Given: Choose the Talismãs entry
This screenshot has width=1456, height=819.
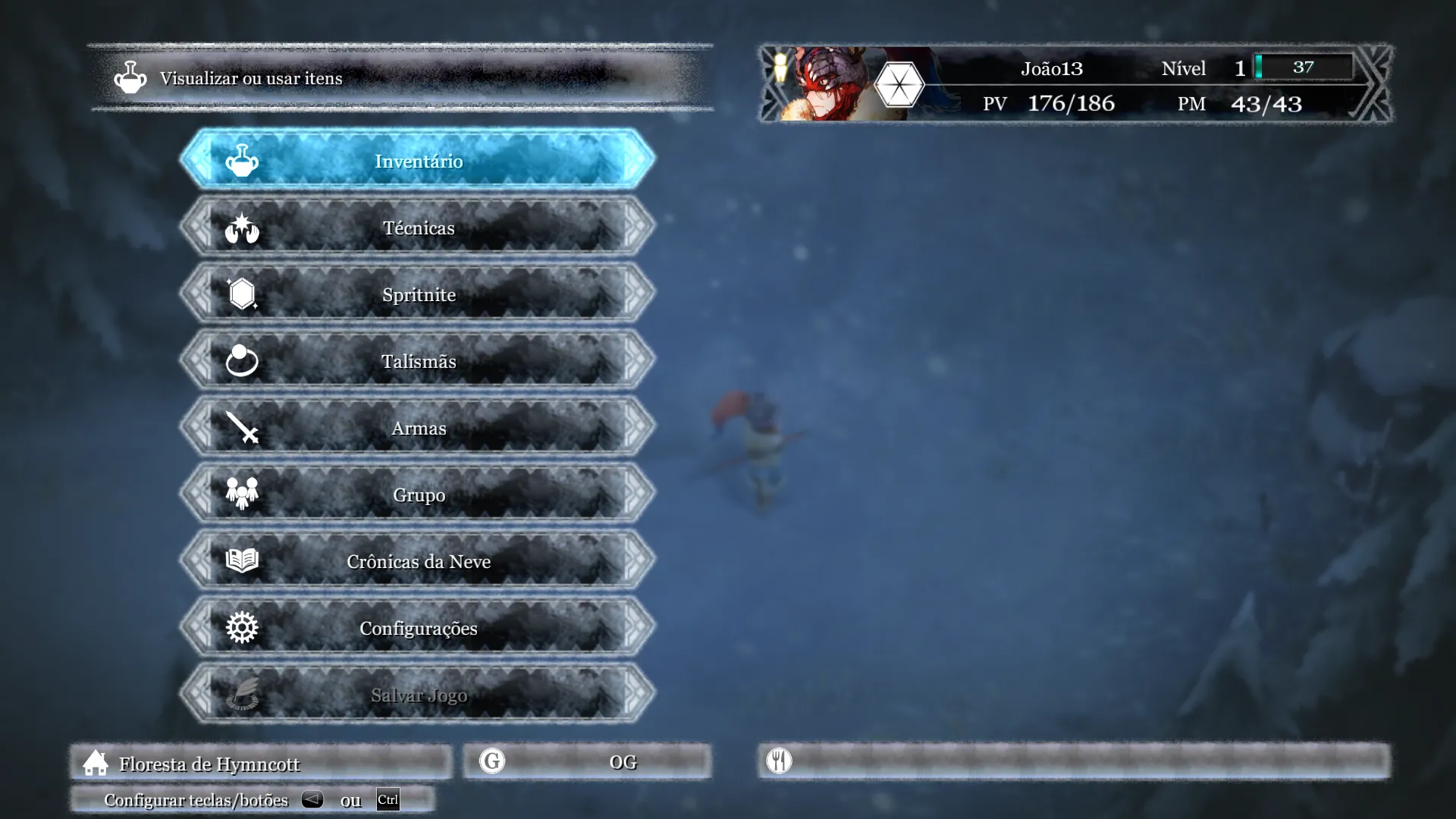Looking at the screenshot, I should [x=418, y=361].
